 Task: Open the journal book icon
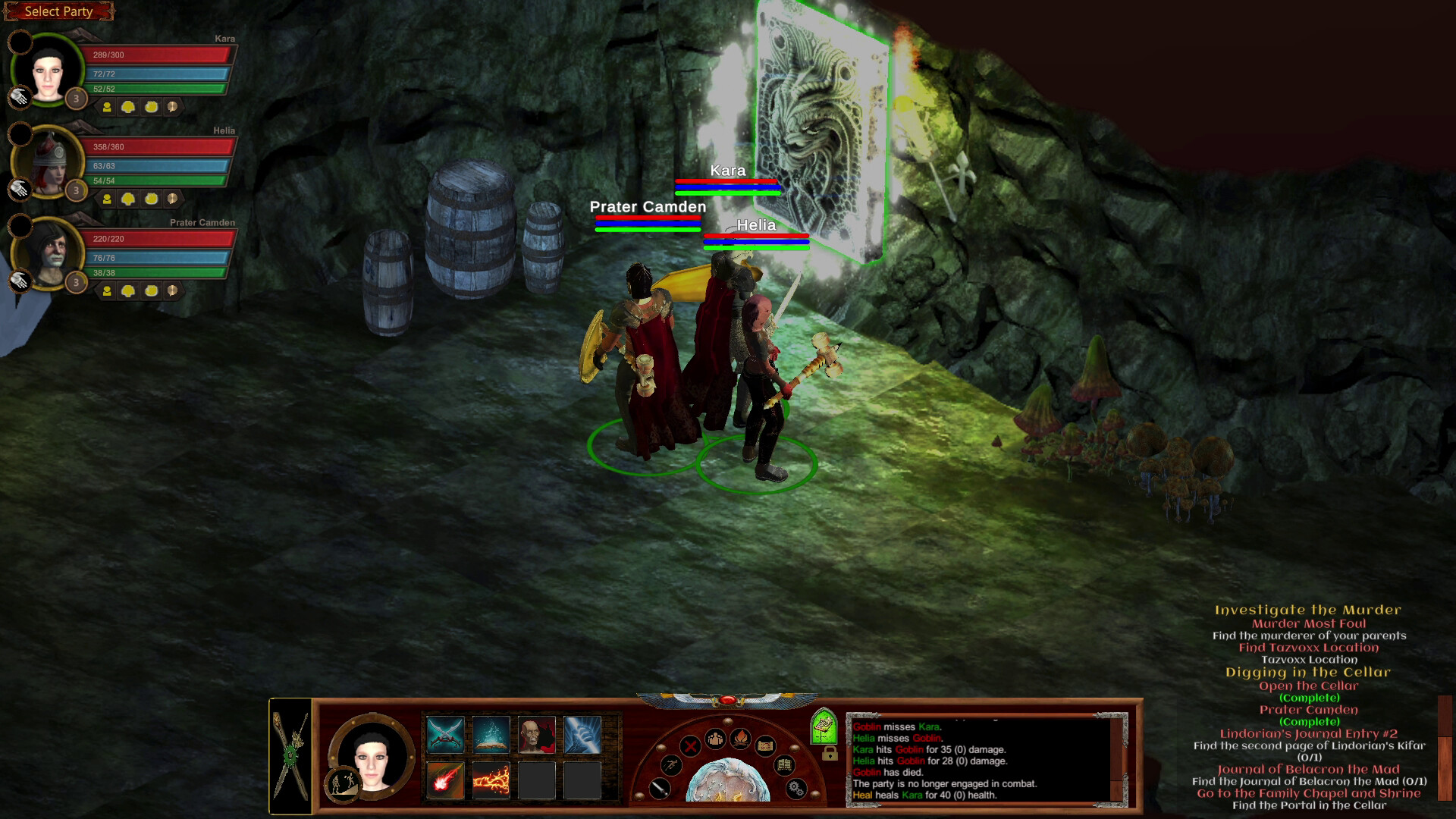coord(783,765)
